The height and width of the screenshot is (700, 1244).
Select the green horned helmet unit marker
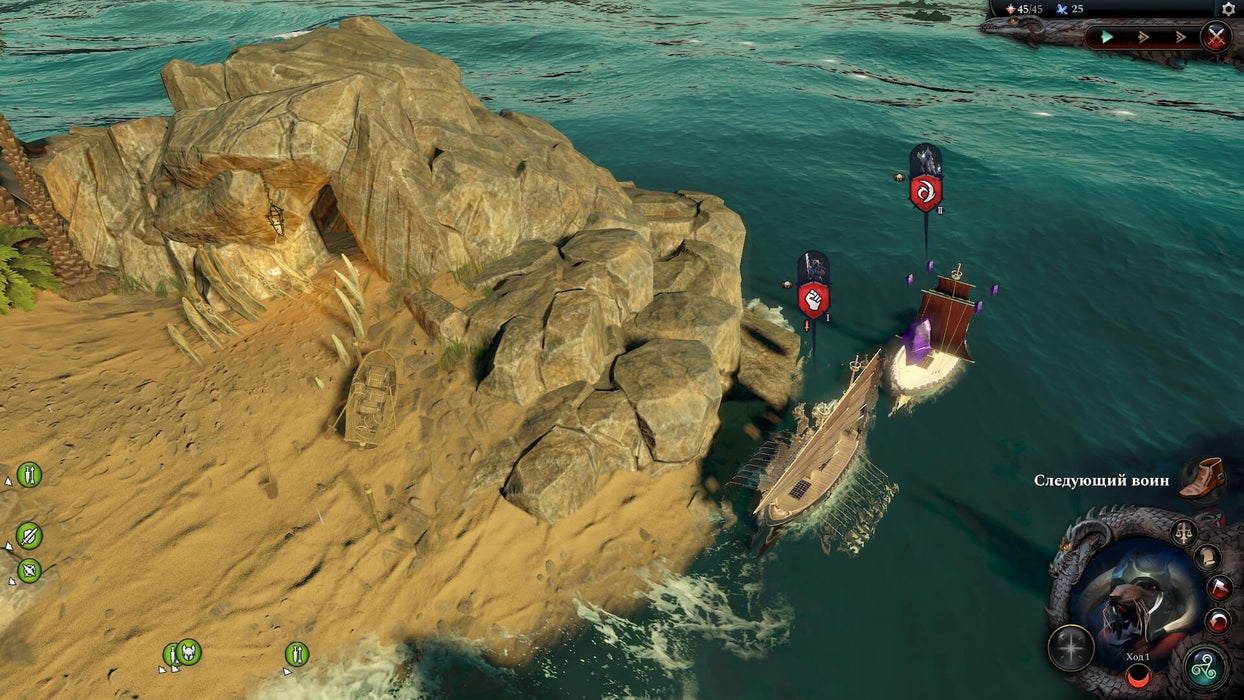188,652
